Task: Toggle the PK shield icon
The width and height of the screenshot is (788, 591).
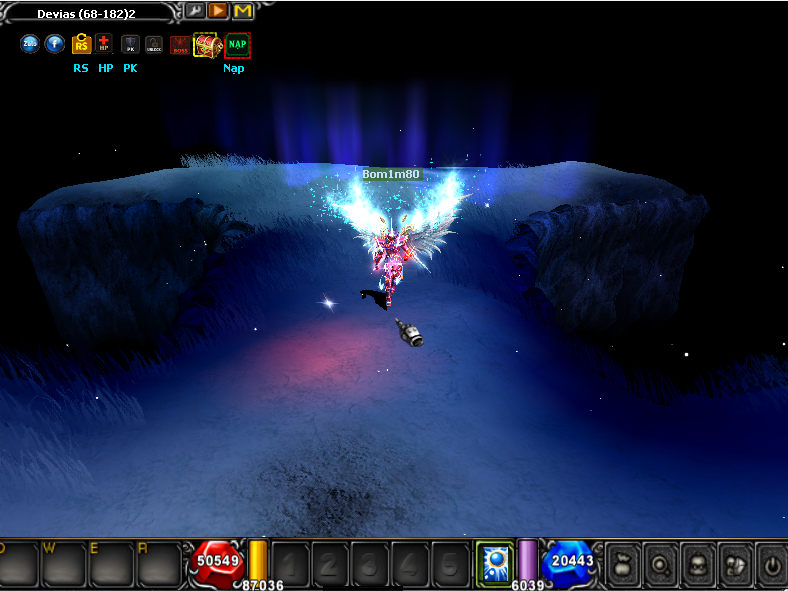Action: (x=130, y=44)
